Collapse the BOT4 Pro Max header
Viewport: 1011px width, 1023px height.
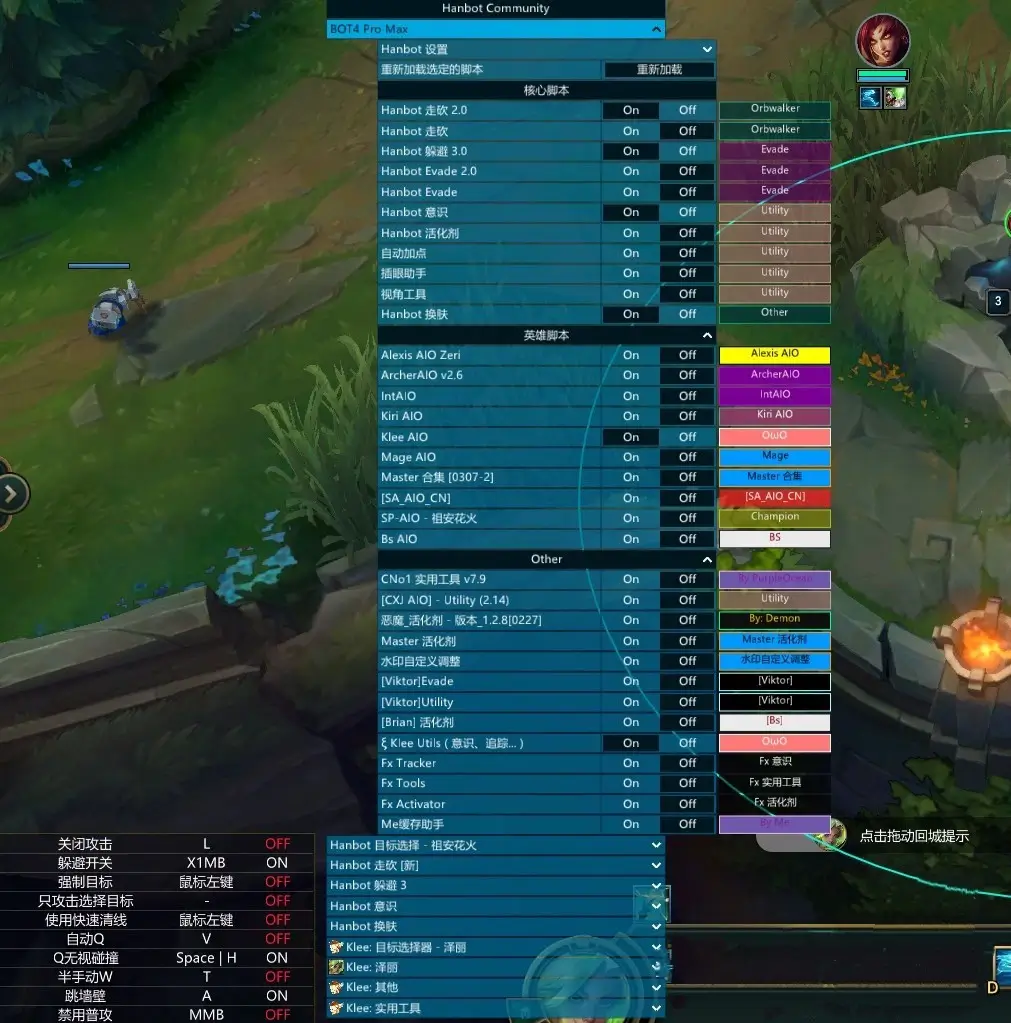(x=656, y=30)
